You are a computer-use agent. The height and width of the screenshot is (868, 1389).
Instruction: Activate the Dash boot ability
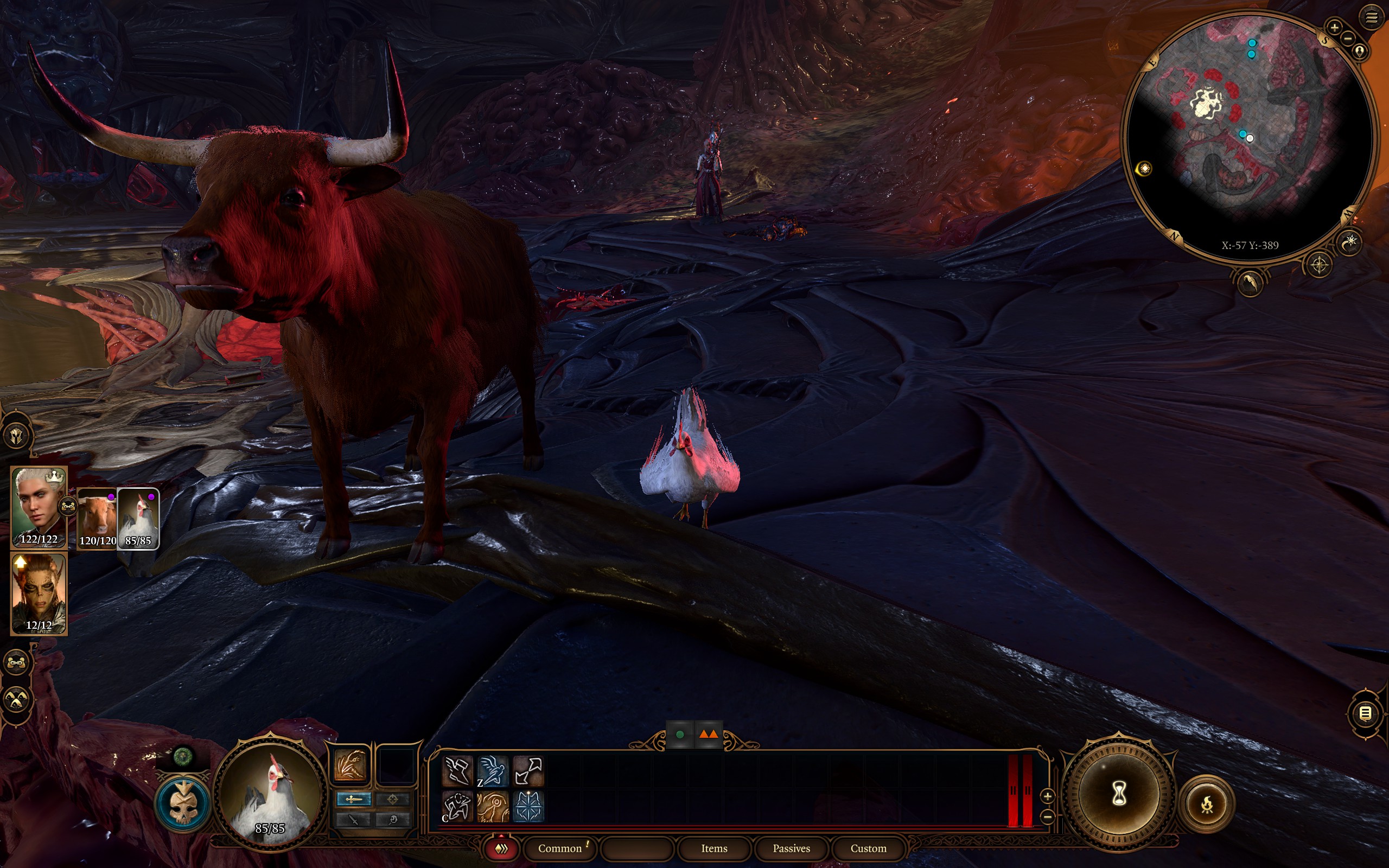[457, 770]
